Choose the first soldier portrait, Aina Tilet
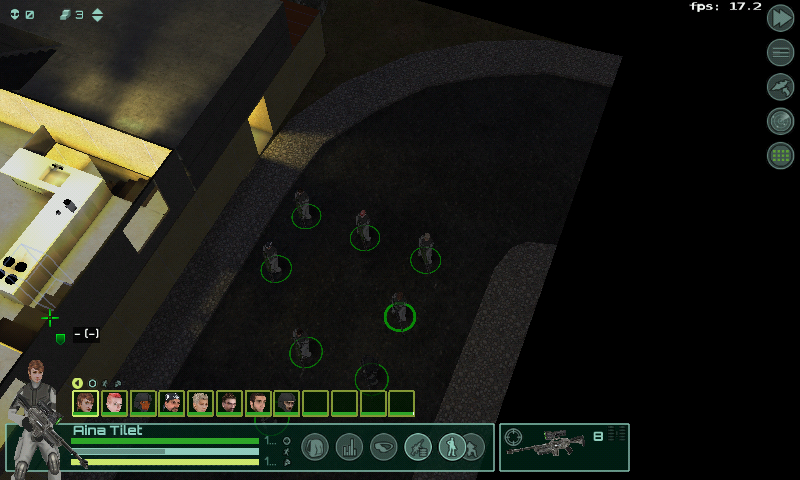Screen dimensions: 800x480 (85, 403)
